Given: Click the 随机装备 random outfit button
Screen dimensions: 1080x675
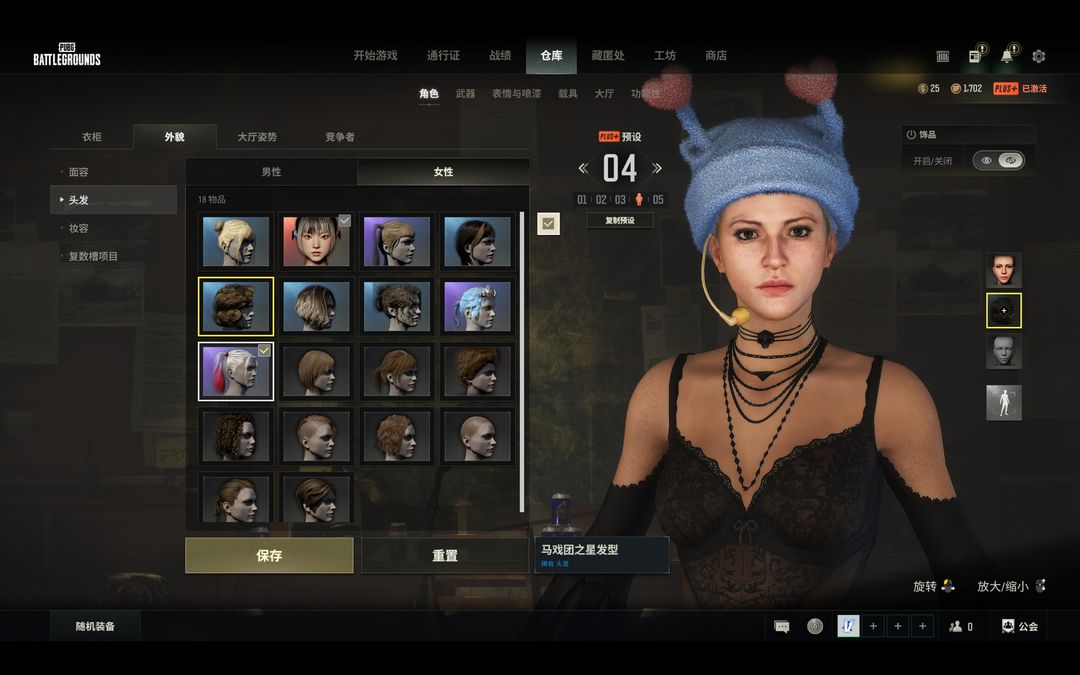Looking at the screenshot, I should coord(96,627).
